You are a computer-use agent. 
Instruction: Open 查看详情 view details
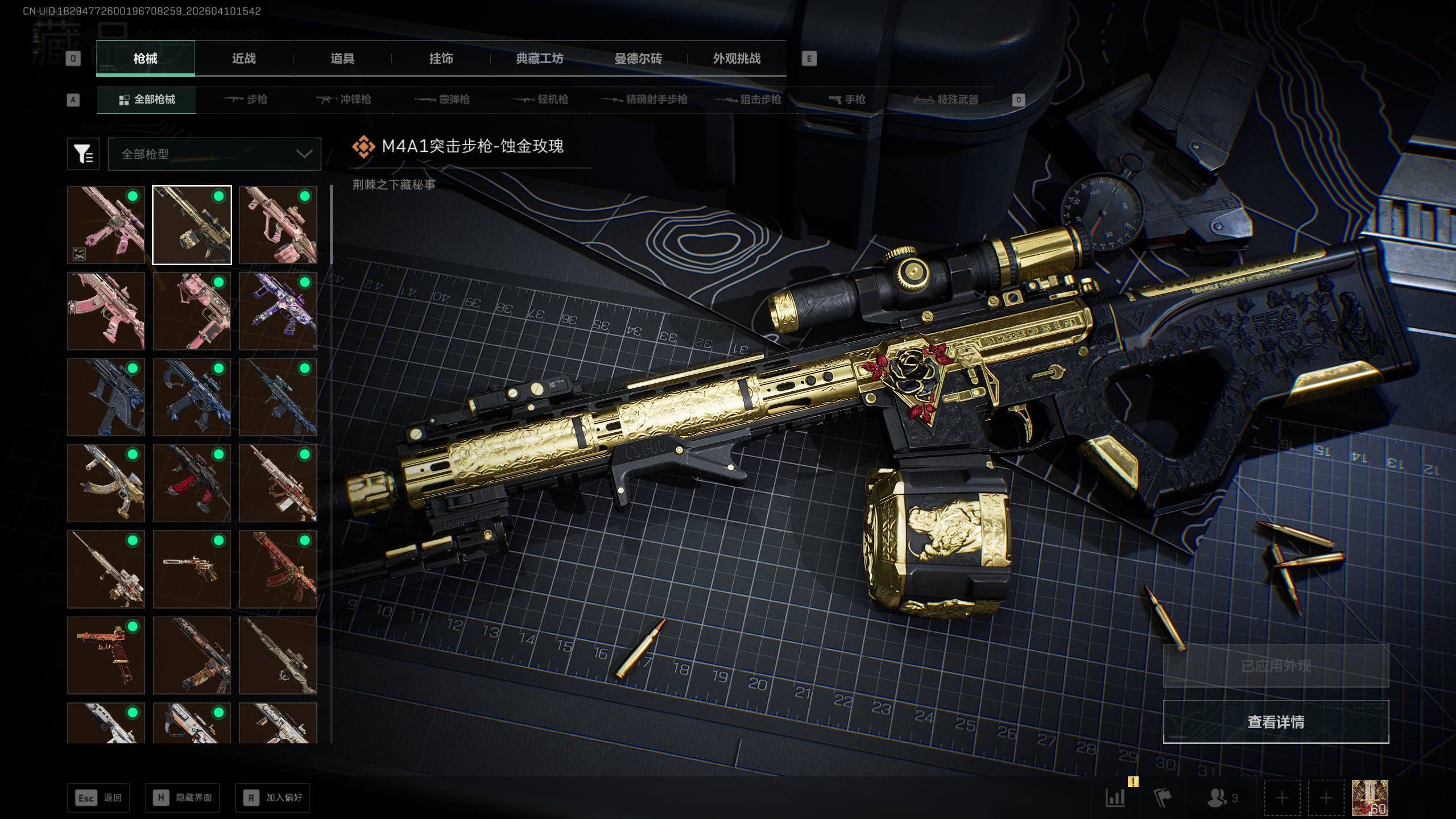(1276, 722)
